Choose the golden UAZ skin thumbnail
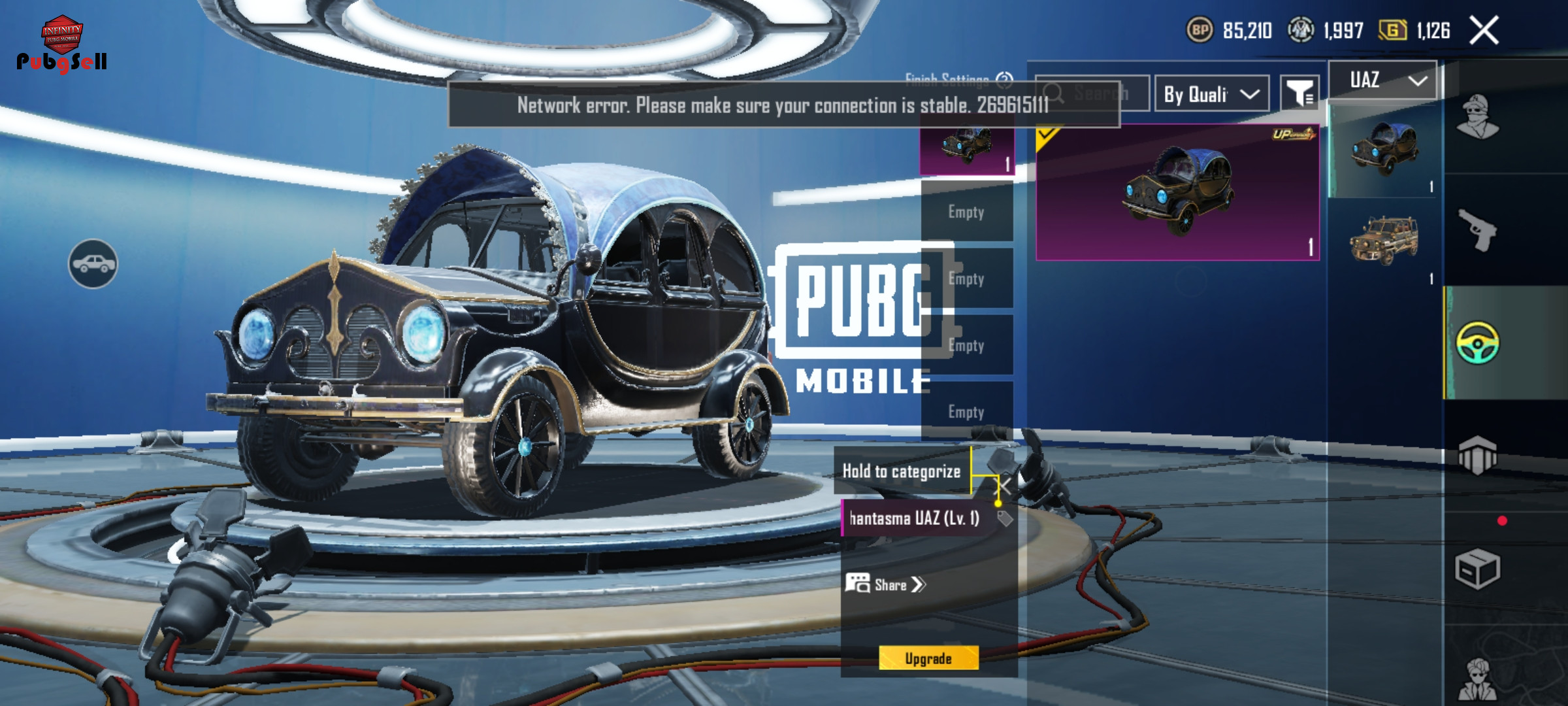The width and height of the screenshot is (1568, 706). [x=1384, y=241]
